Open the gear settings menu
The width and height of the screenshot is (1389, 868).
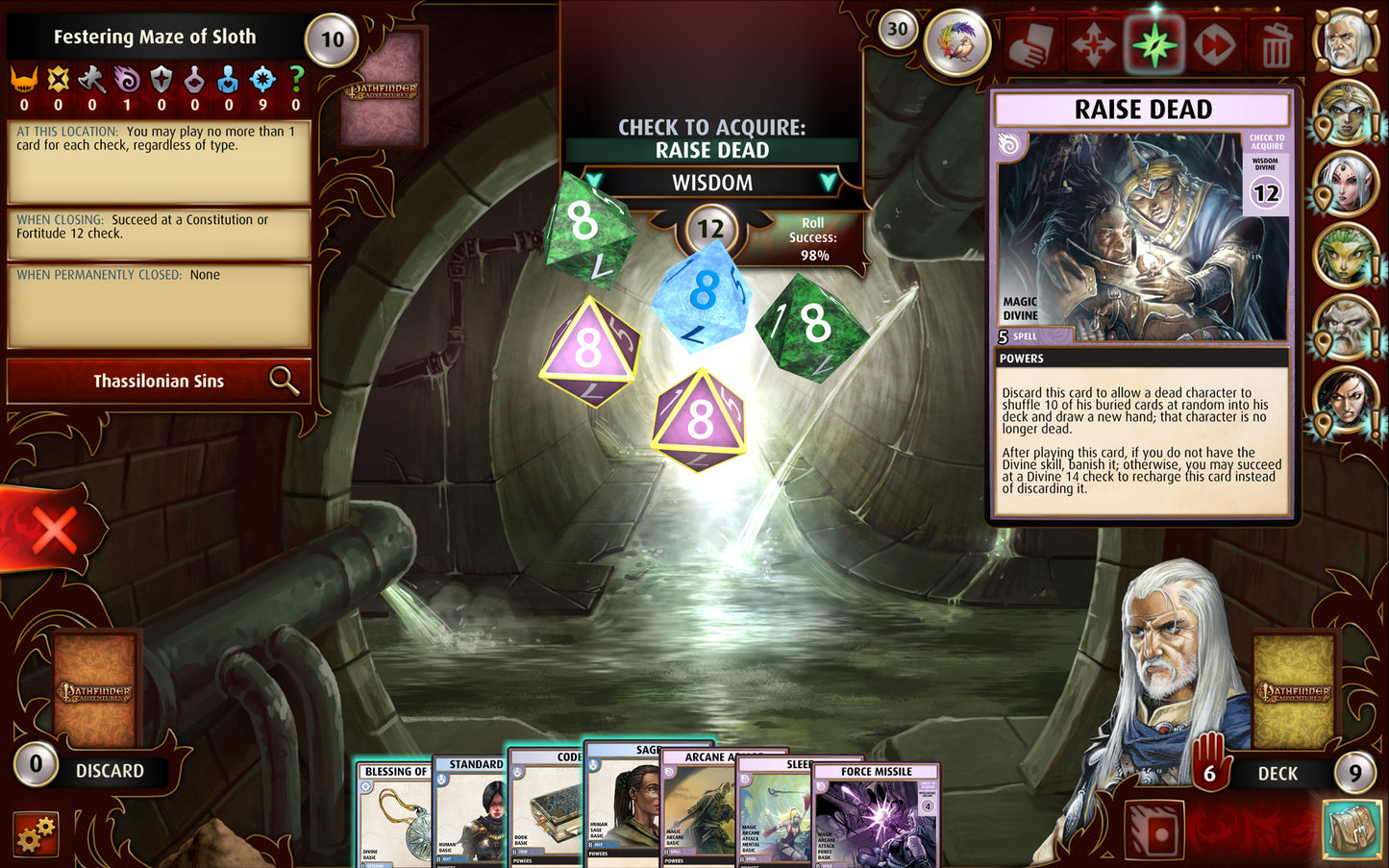36,833
